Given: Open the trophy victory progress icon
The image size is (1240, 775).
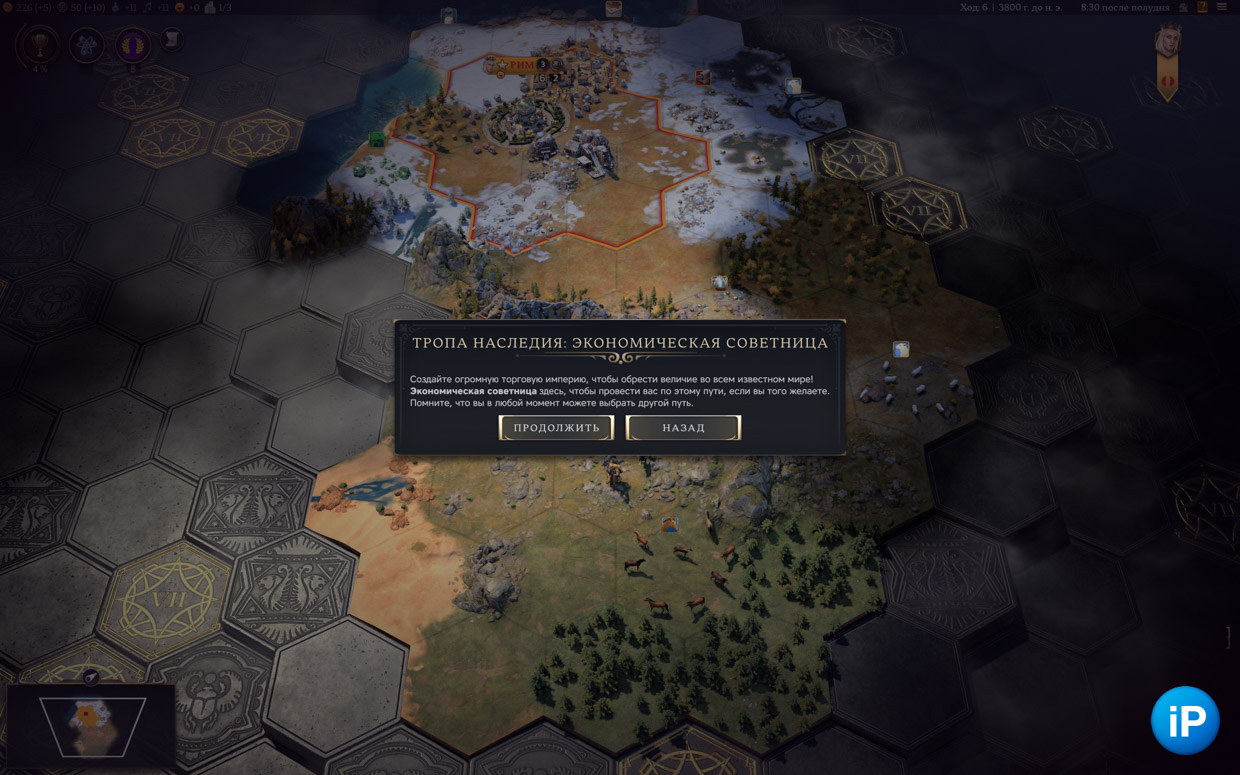Looking at the screenshot, I should click(40, 45).
